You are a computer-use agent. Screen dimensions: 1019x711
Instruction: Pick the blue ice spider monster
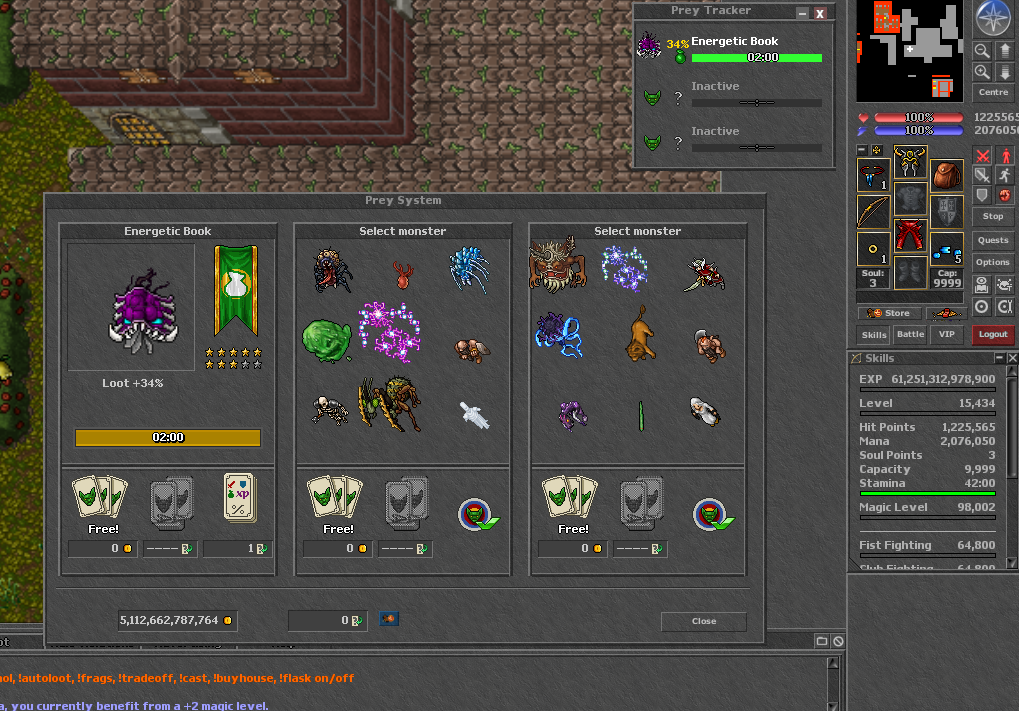(468, 270)
